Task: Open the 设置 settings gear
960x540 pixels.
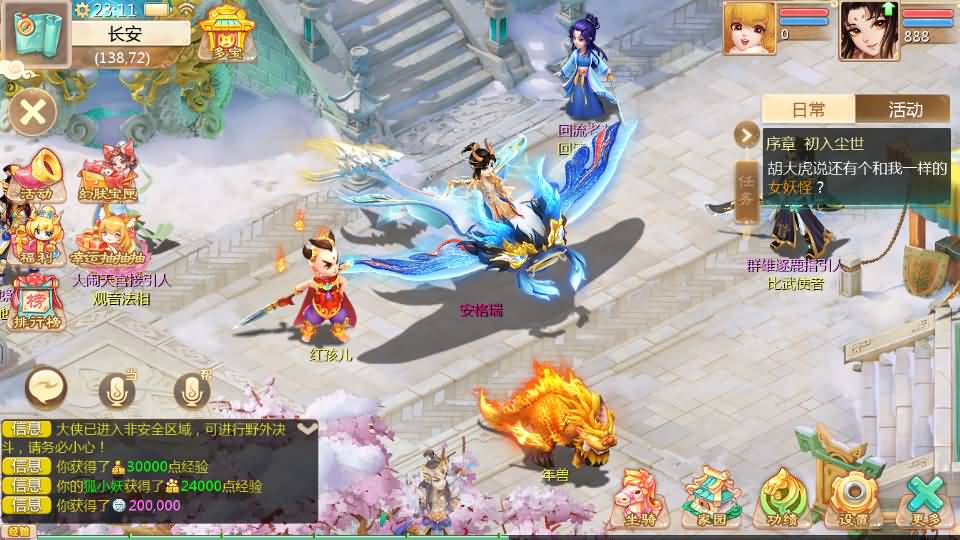Action: 853,495
